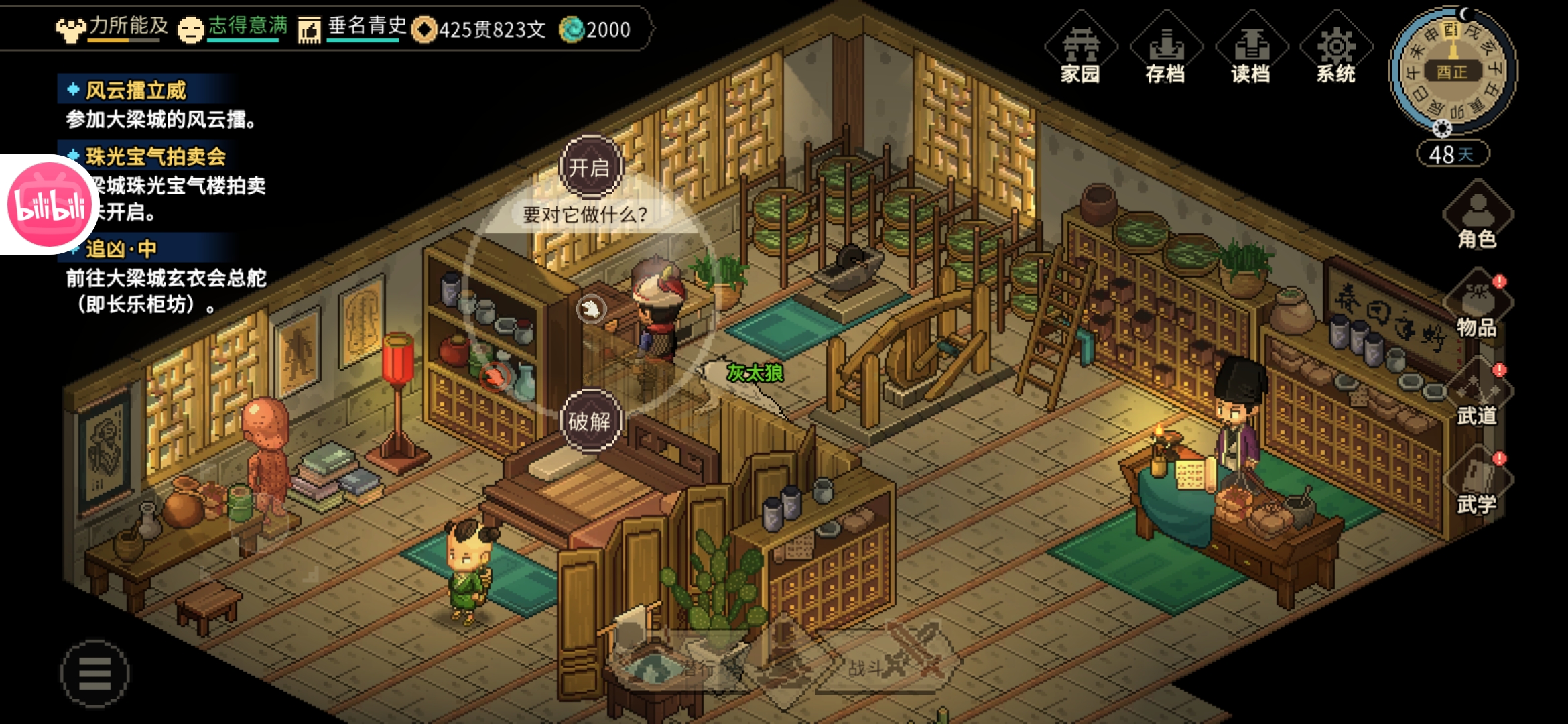This screenshot has height=724, width=1568.
Task: Select the 风云擂立威 quest entry
Action: pos(136,90)
